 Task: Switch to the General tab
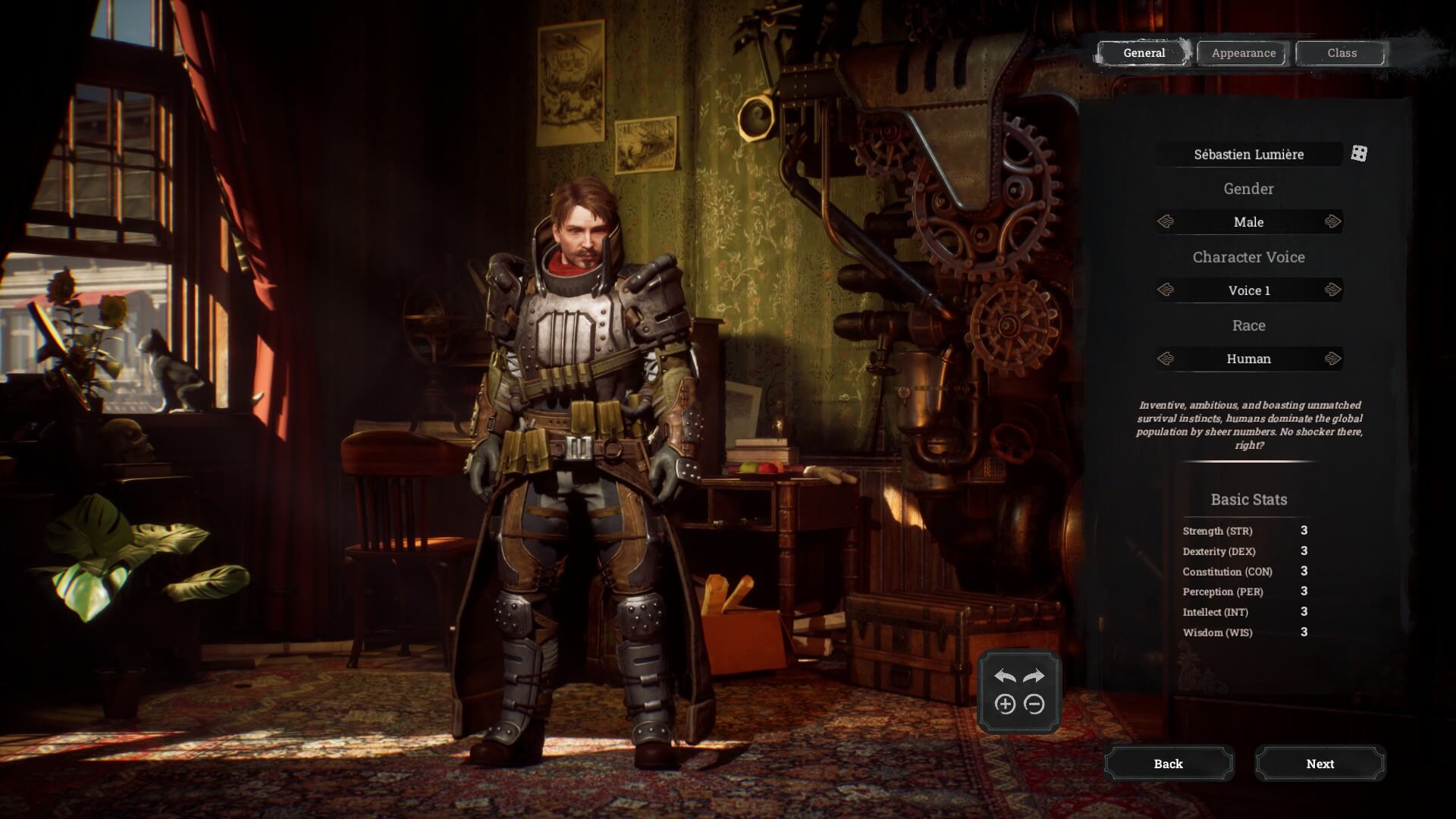(x=1144, y=53)
